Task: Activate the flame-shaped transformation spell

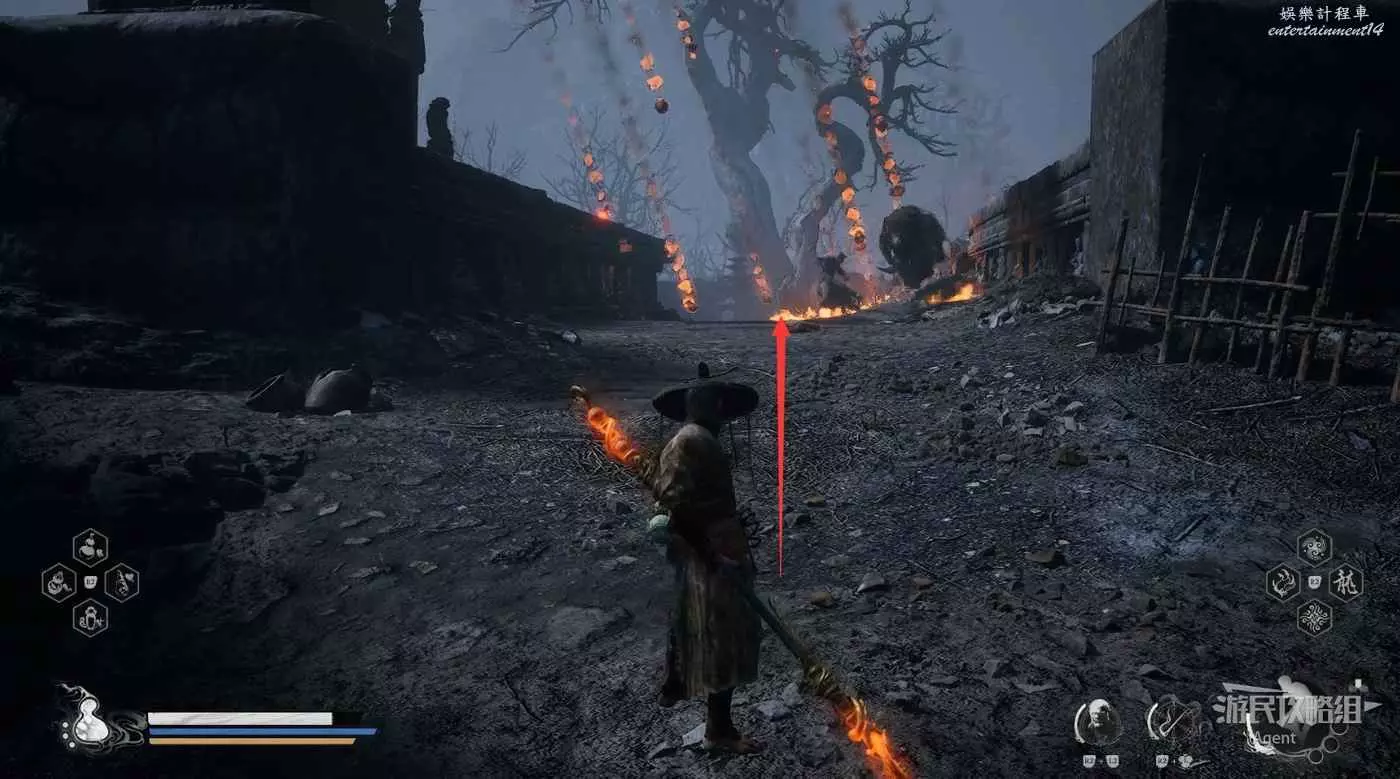Action: click(1282, 582)
